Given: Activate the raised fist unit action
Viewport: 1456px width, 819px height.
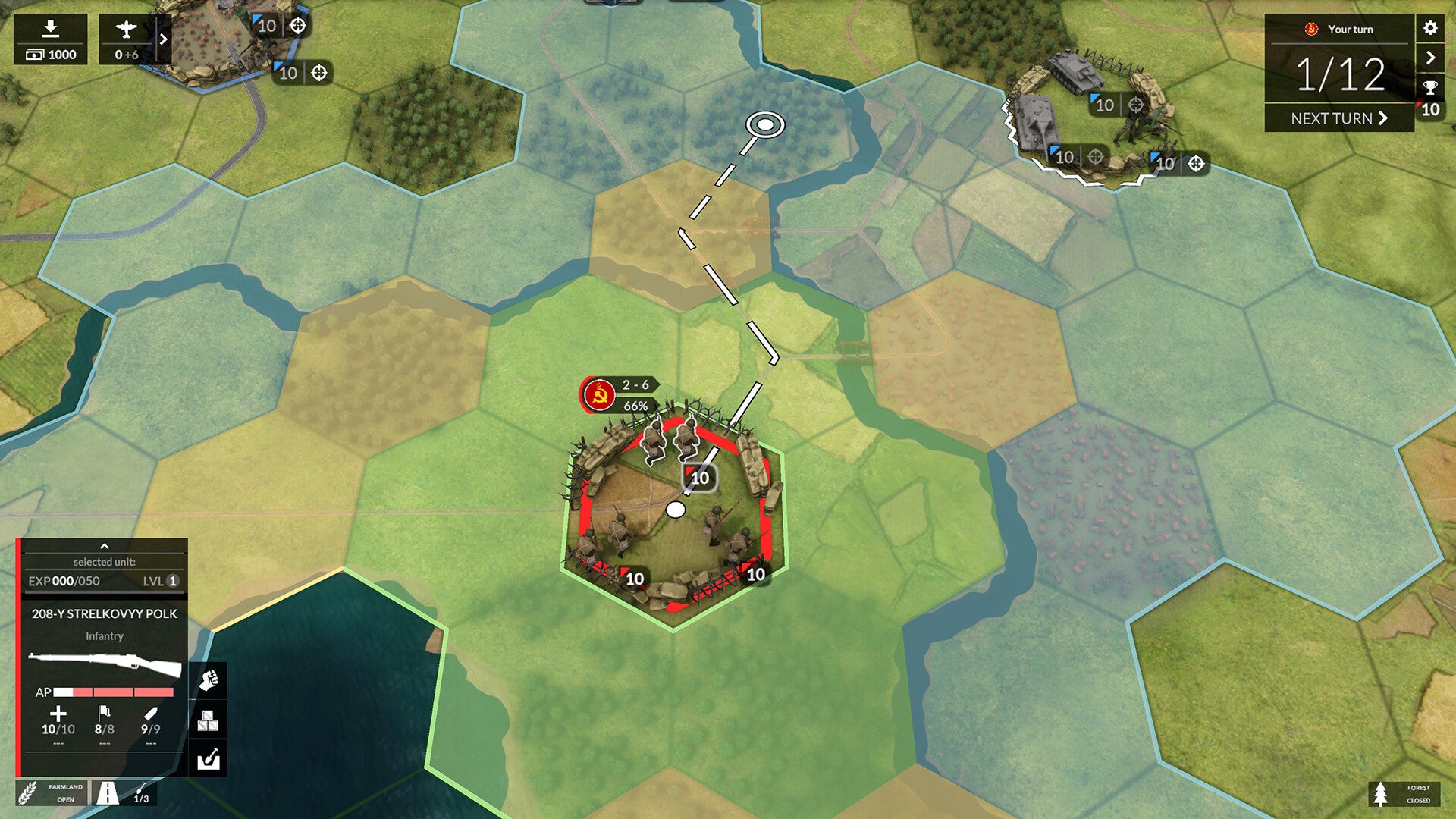Looking at the screenshot, I should click(x=209, y=680).
